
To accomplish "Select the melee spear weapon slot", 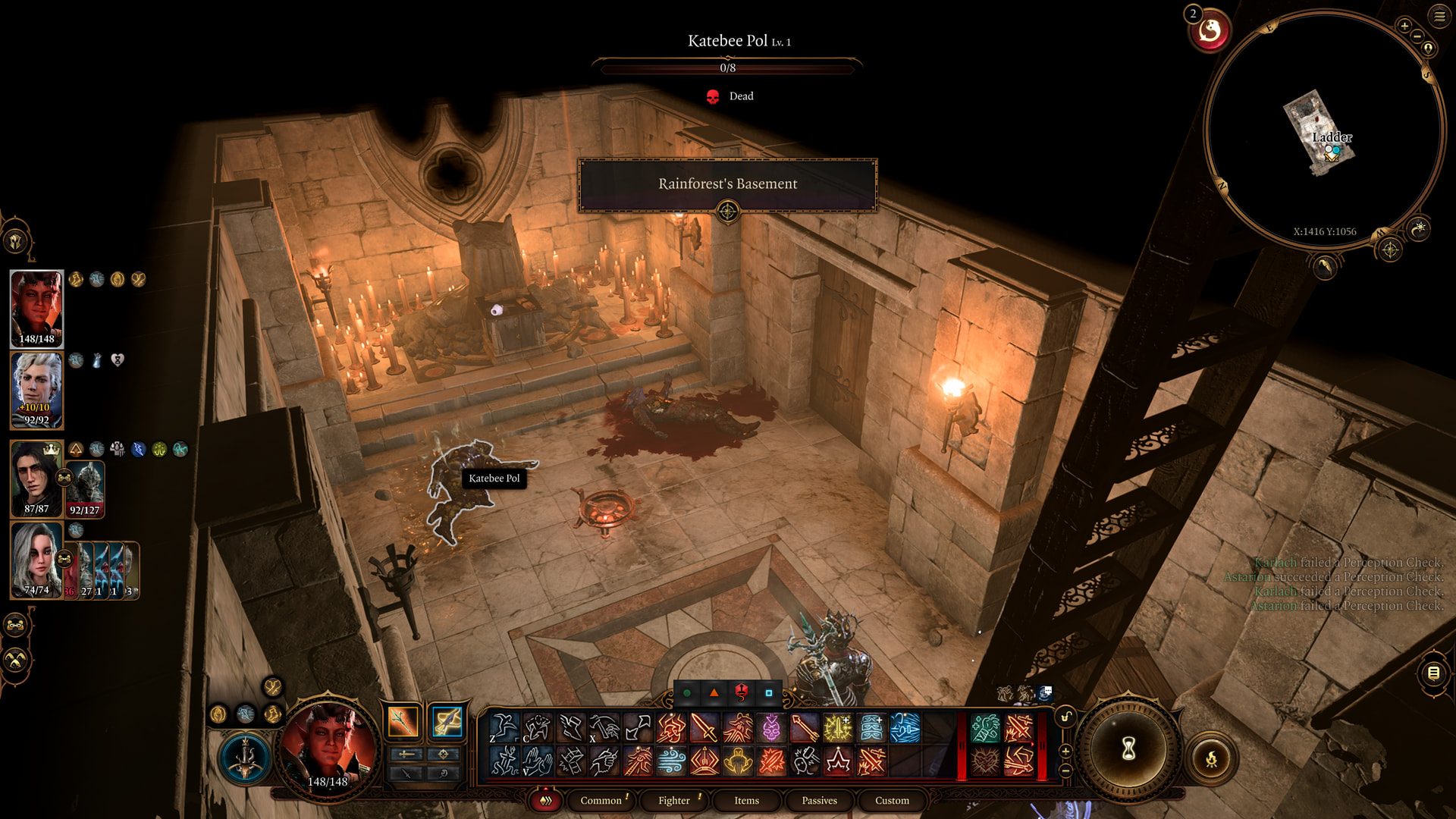I will point(403,721).
